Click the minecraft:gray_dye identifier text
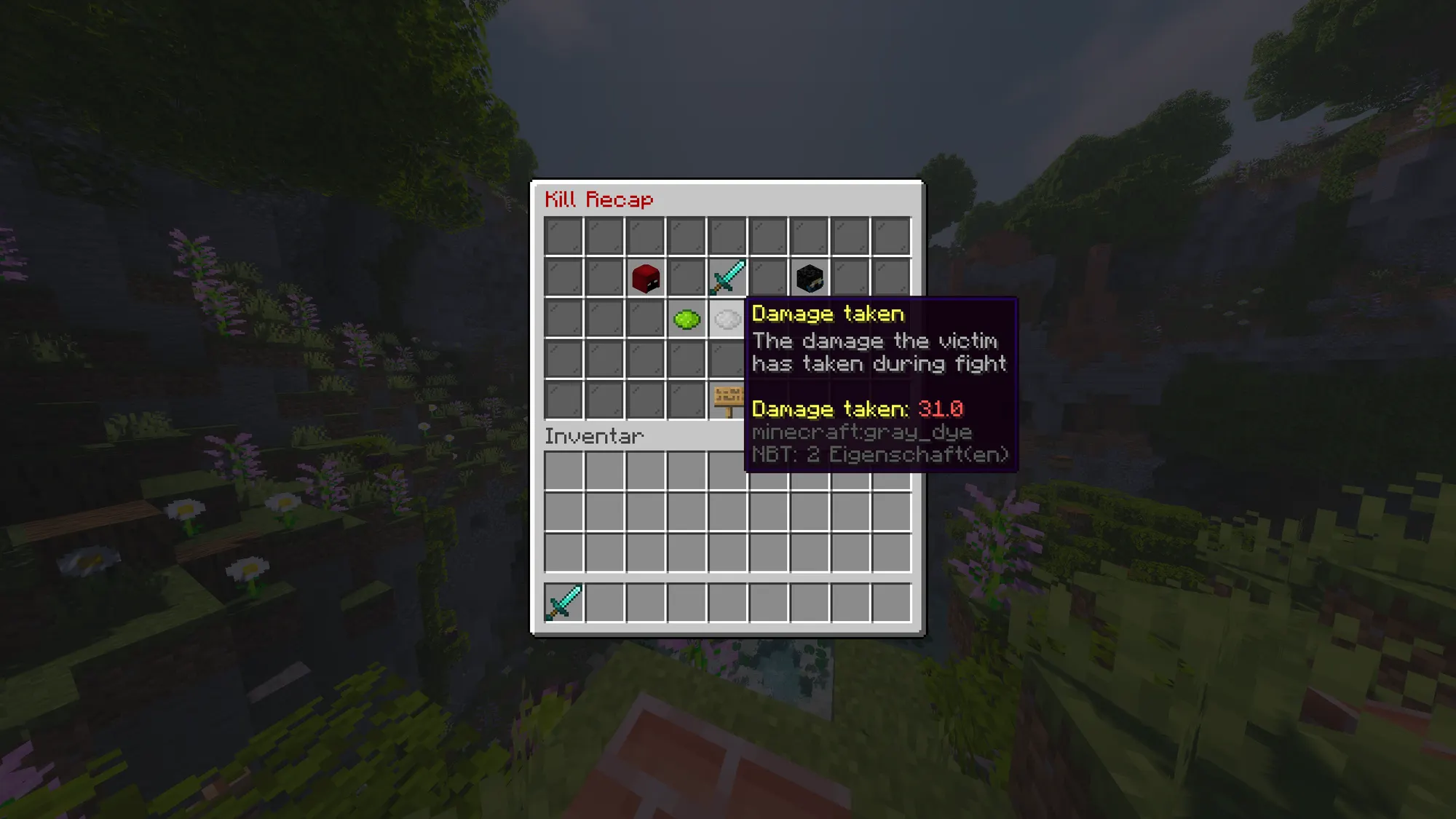Viewport: 1456px width, 819px height. pos(862,432)
